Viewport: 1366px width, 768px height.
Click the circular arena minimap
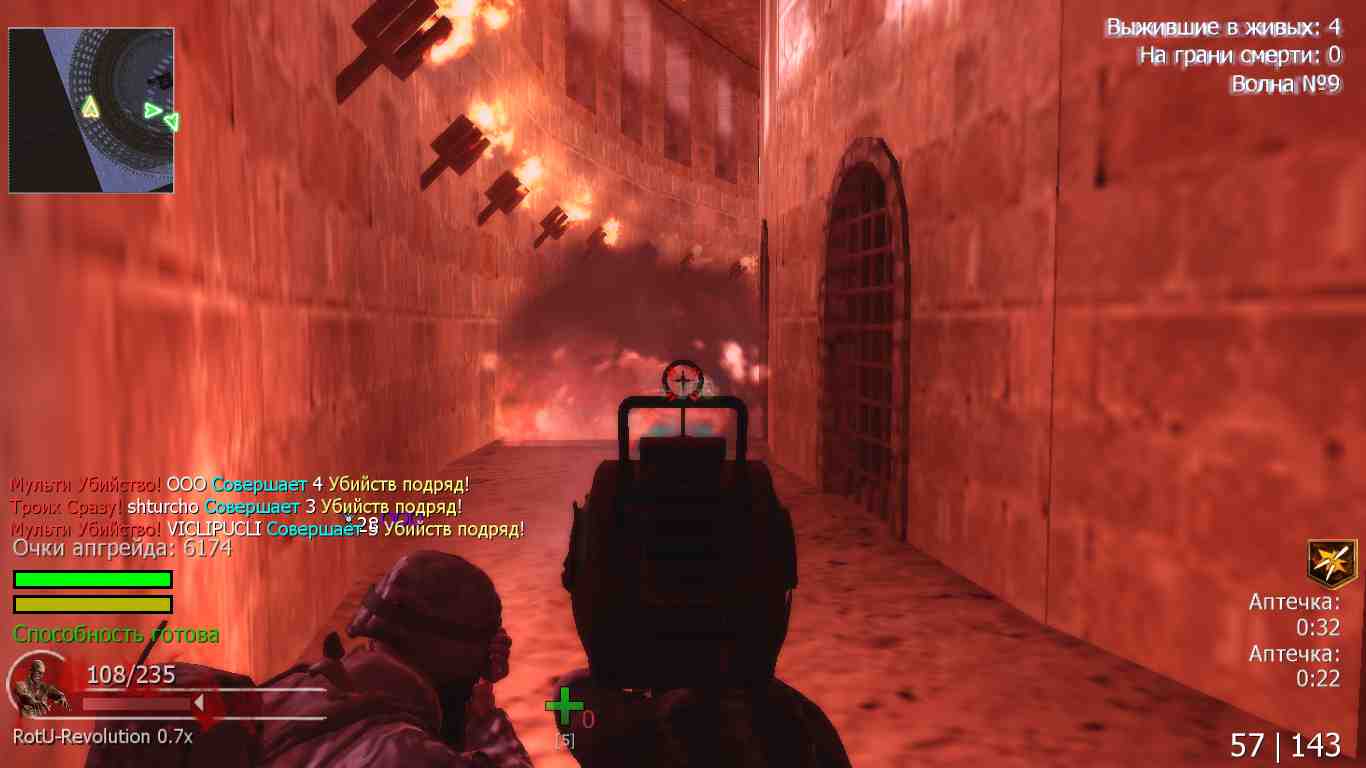92,110
